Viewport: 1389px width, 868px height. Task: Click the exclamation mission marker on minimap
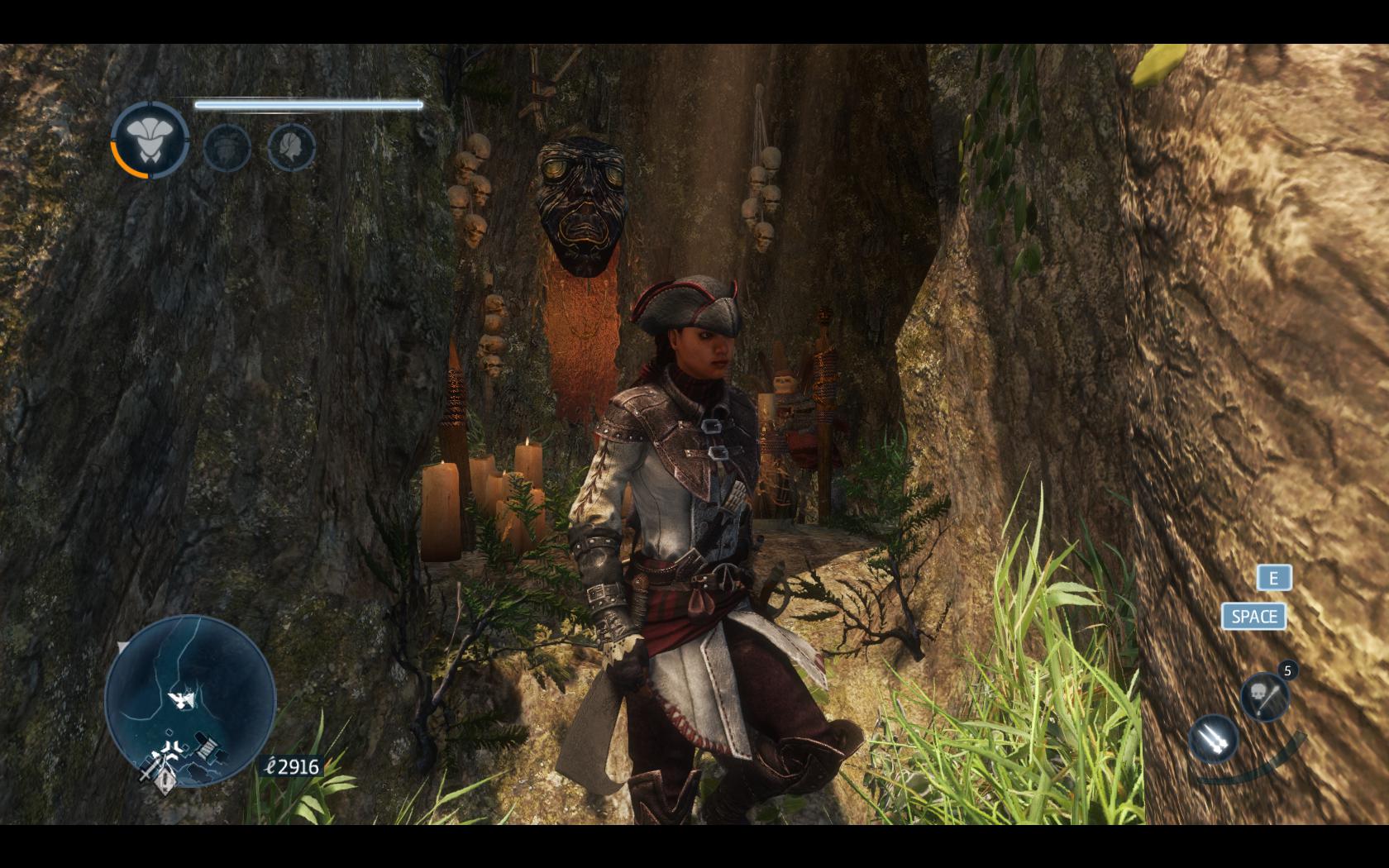(166, 778)
